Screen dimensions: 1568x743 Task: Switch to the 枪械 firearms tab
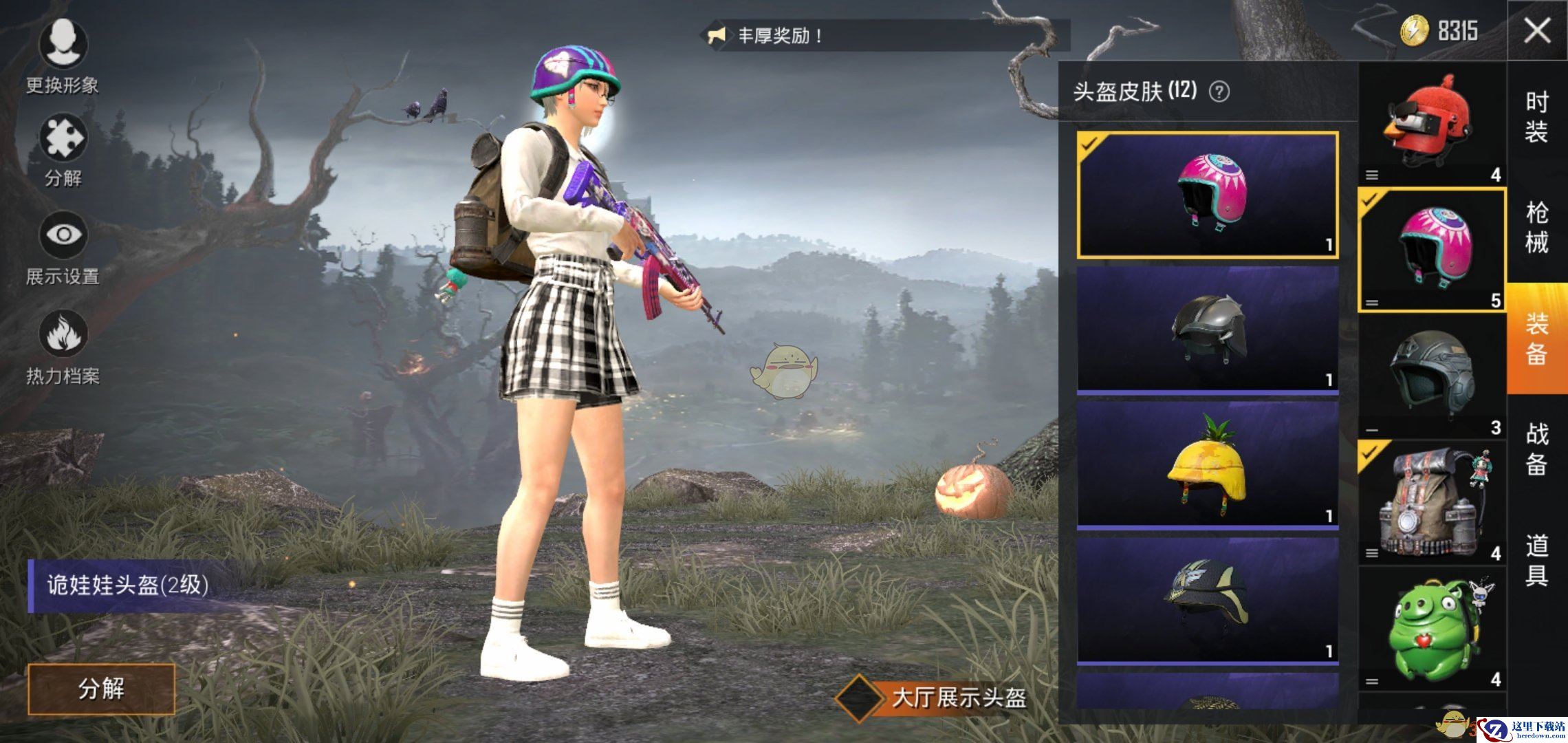[x=1536, y=227]
